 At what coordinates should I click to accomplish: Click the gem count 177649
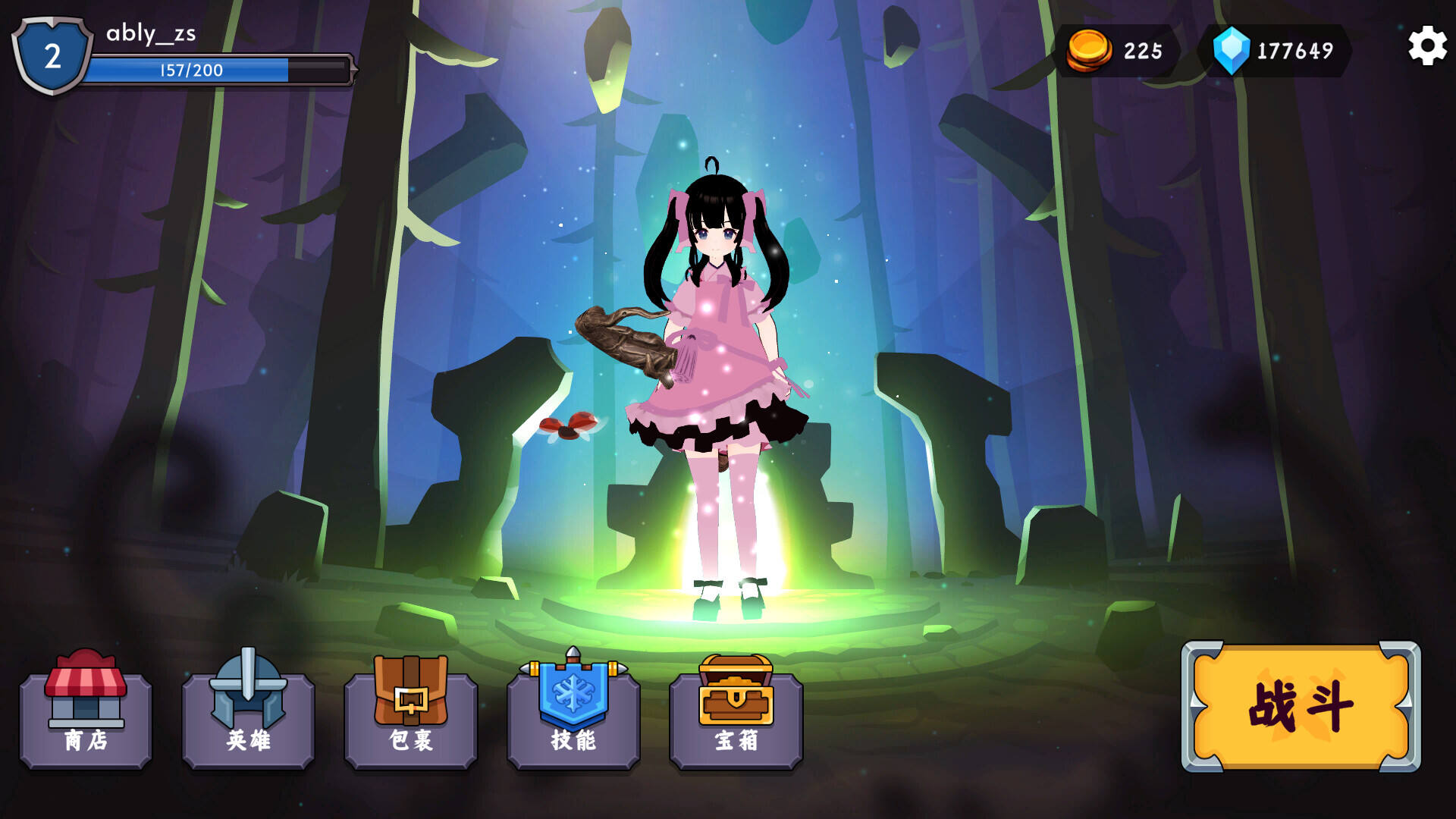1297,52
